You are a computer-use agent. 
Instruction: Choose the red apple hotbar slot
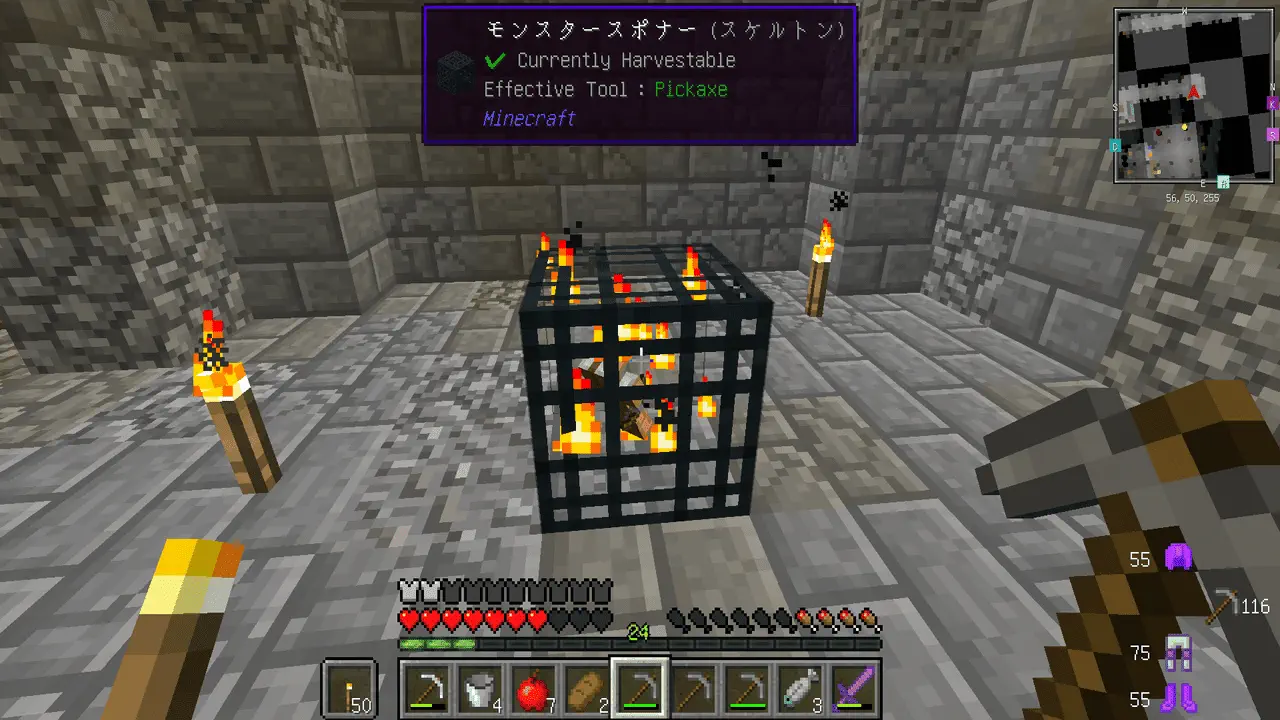[533, 690]
